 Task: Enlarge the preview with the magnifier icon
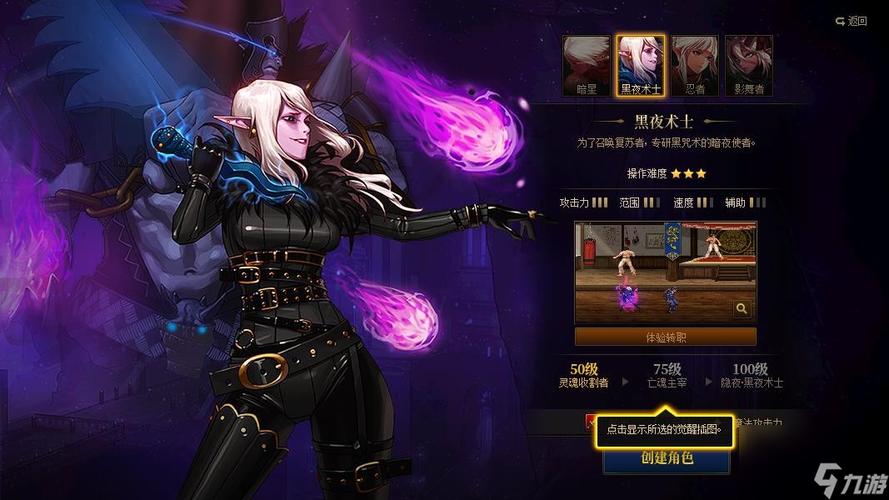pos(742,310)
